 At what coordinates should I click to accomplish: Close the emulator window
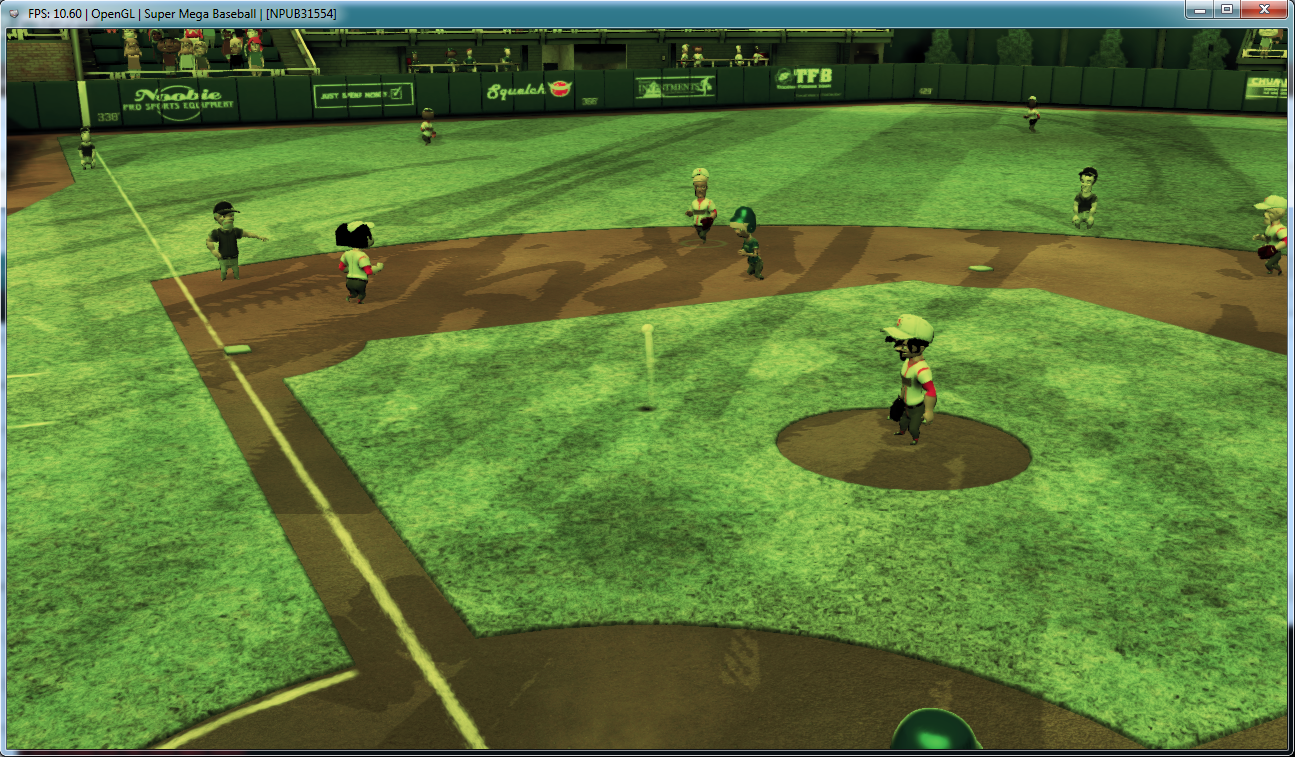click(x=1264, y=9)
